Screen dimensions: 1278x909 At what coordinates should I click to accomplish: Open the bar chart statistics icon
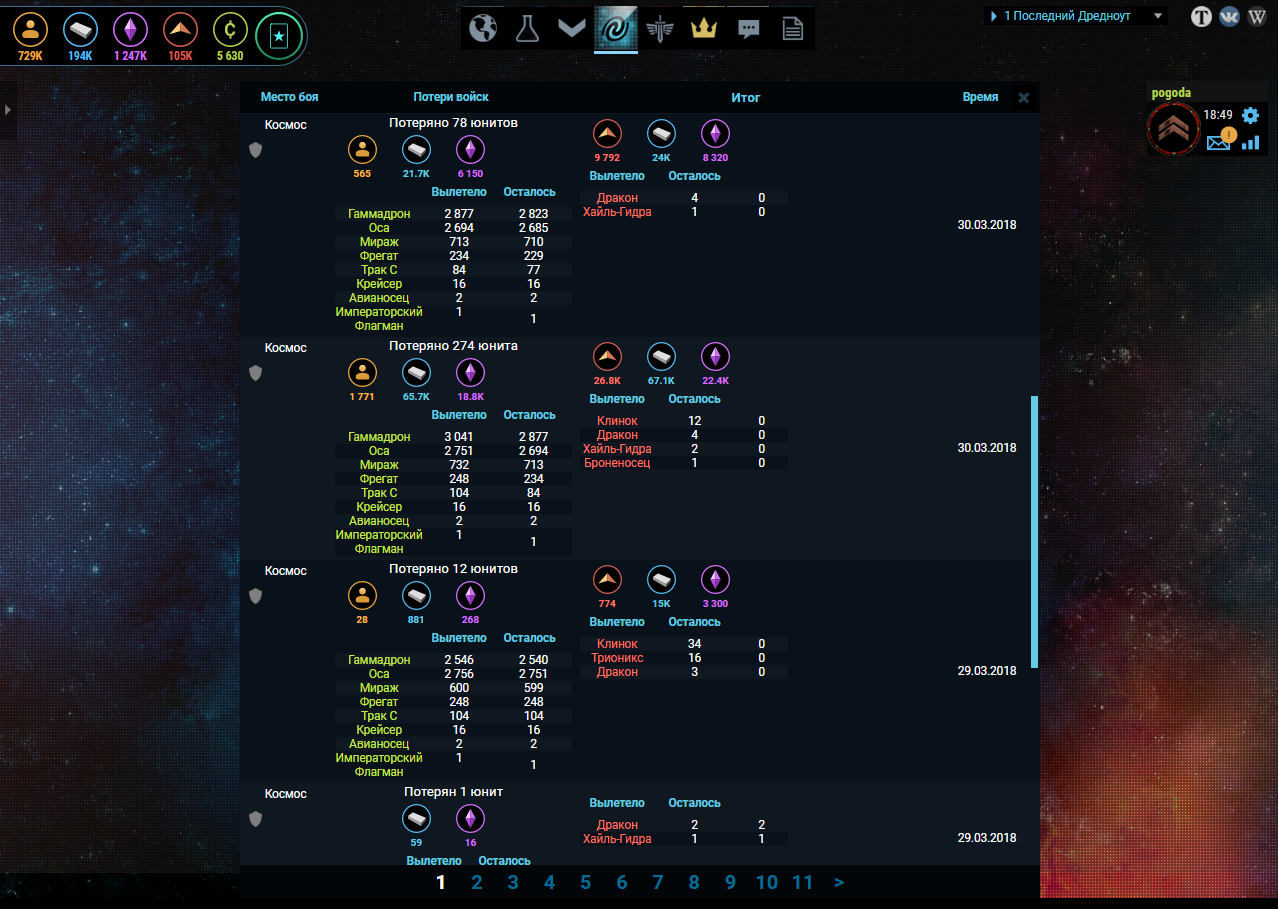pyautogui.click(x=1250, y=142)
